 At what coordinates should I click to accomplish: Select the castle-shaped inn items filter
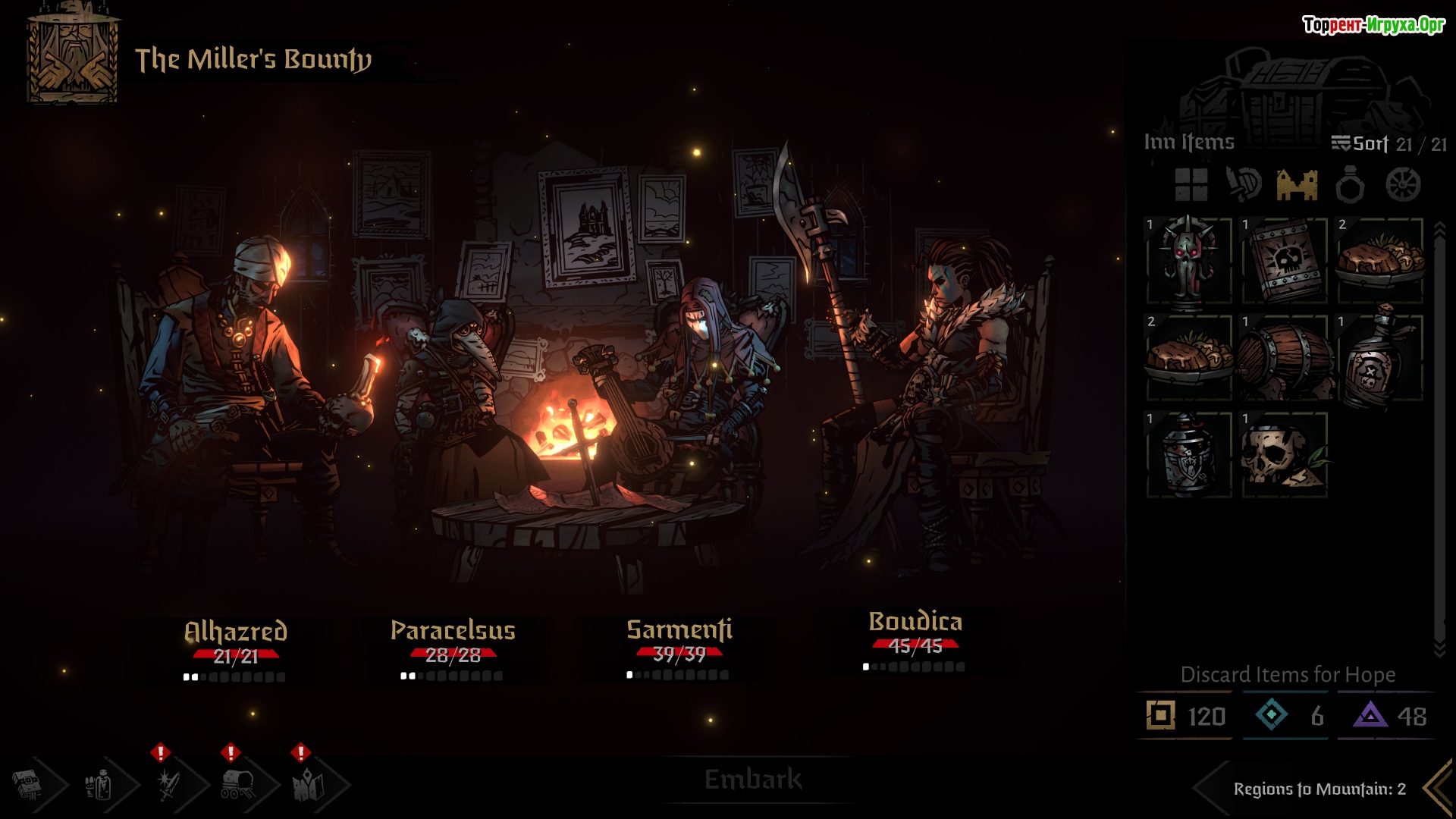1297,184
